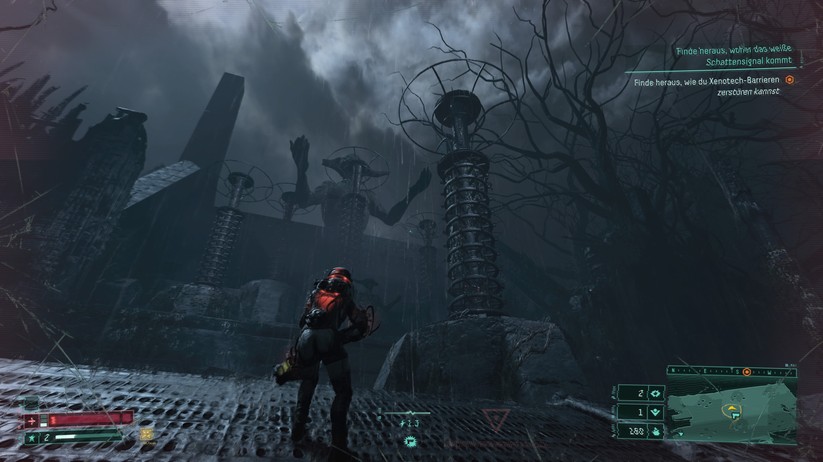Select the red cross health icon
Image resolution: width=823 pixels, height=462 pixels.
point(31,419)
